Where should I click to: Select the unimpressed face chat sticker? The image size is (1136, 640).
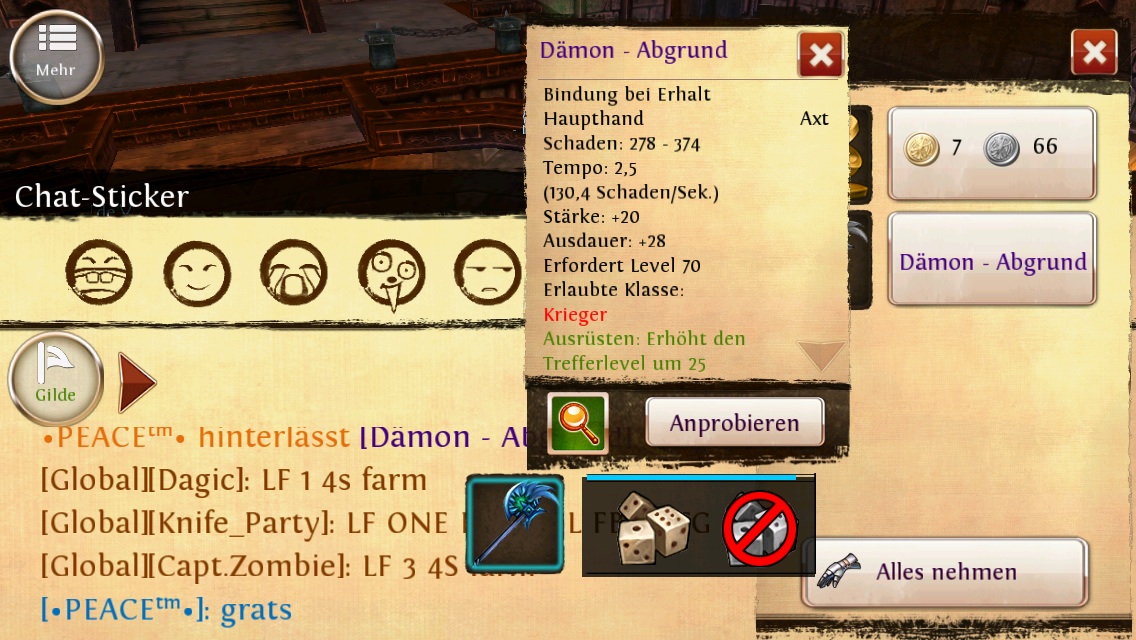pos(488,272)
